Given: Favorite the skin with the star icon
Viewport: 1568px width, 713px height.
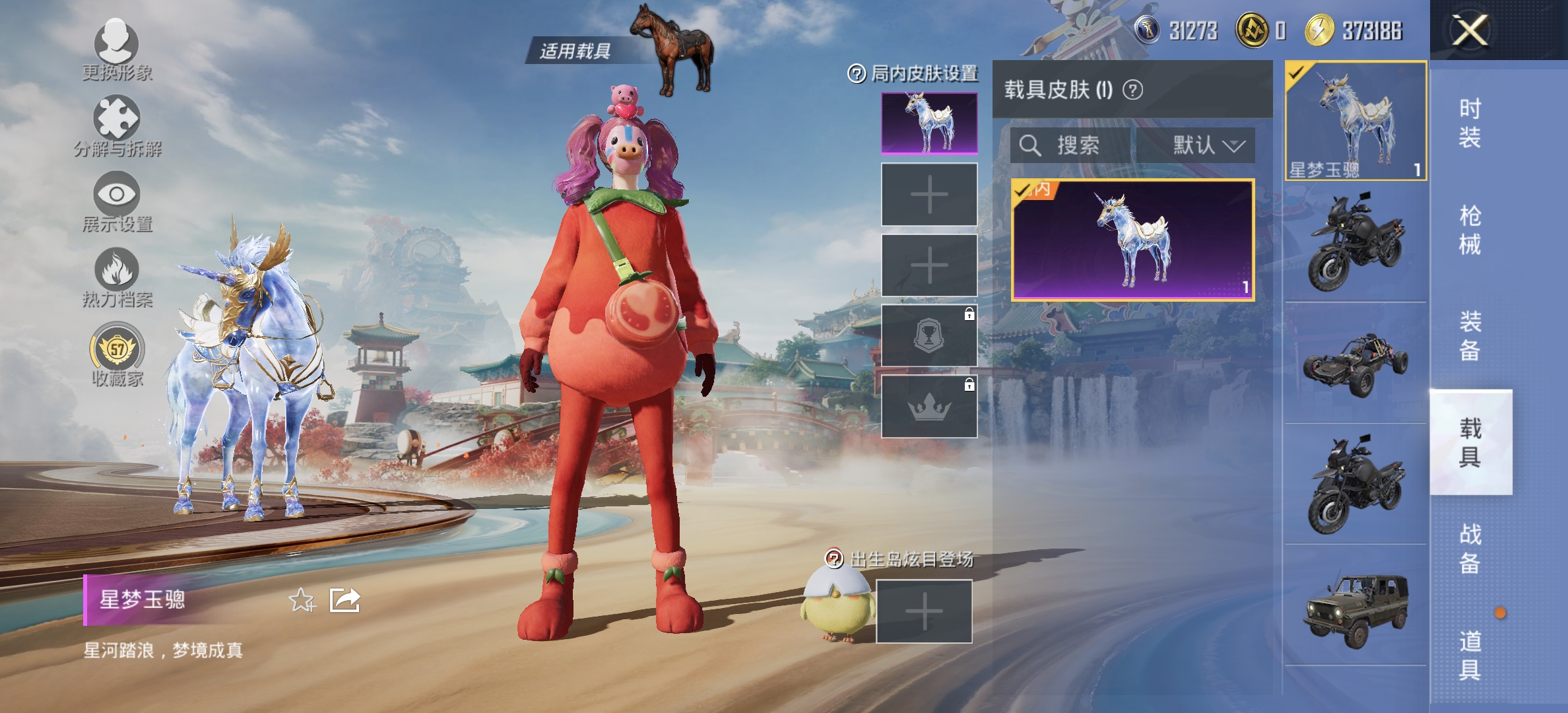Looking at the screenshot, I should 302,600.
